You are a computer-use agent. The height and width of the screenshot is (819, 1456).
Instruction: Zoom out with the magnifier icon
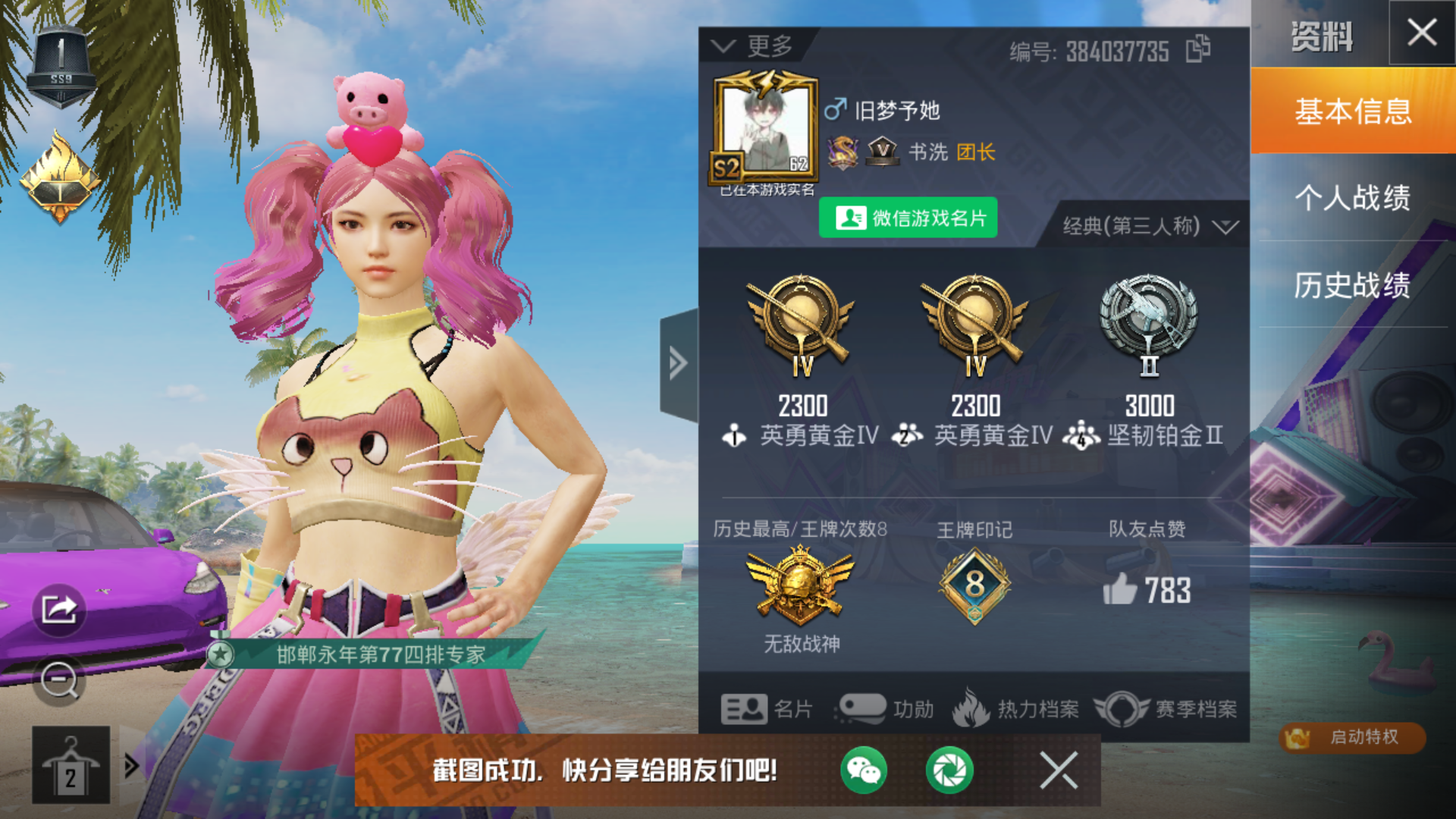tap(59, 680)
